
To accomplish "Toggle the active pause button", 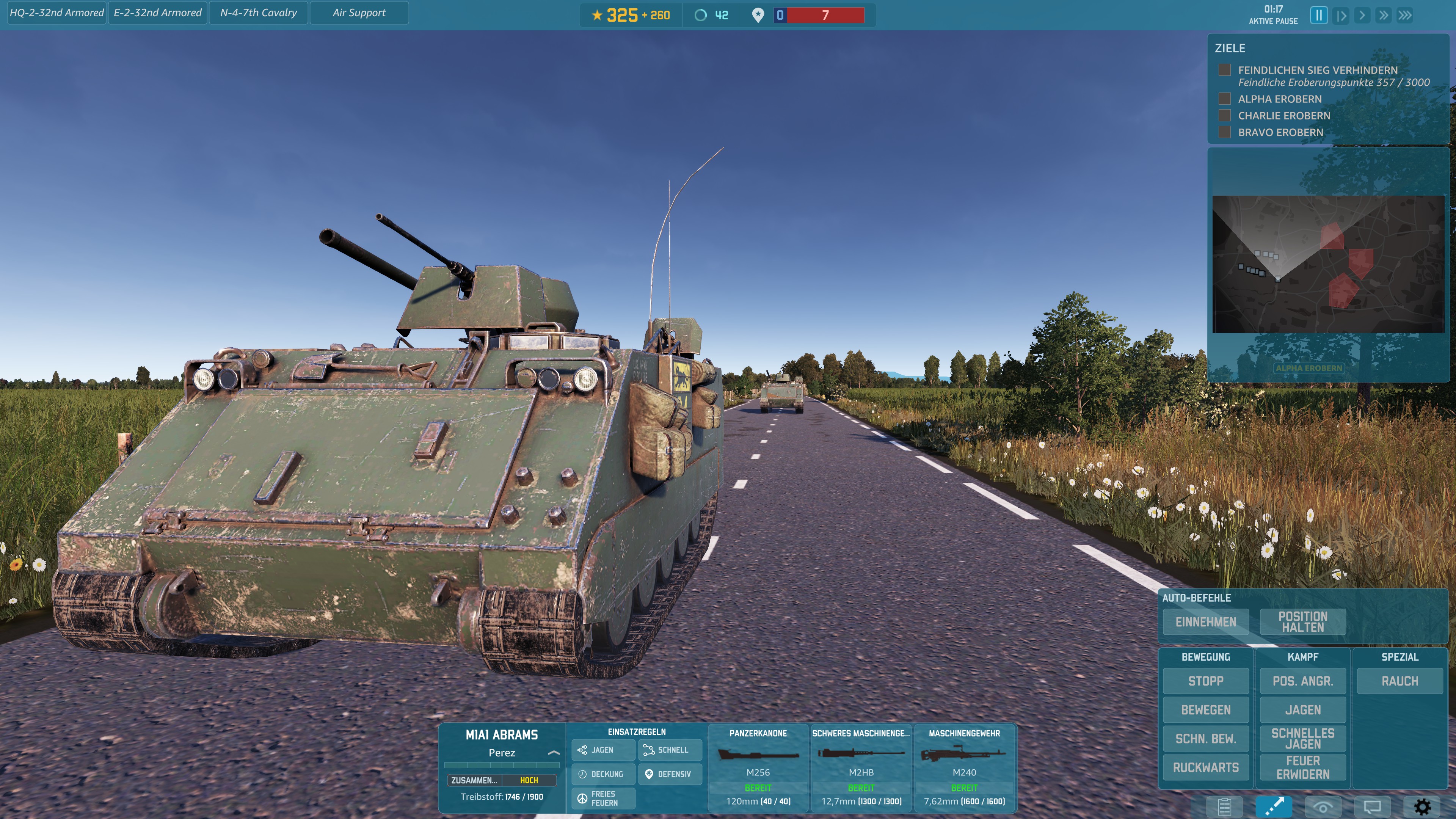I will (x=1318, y=15).
